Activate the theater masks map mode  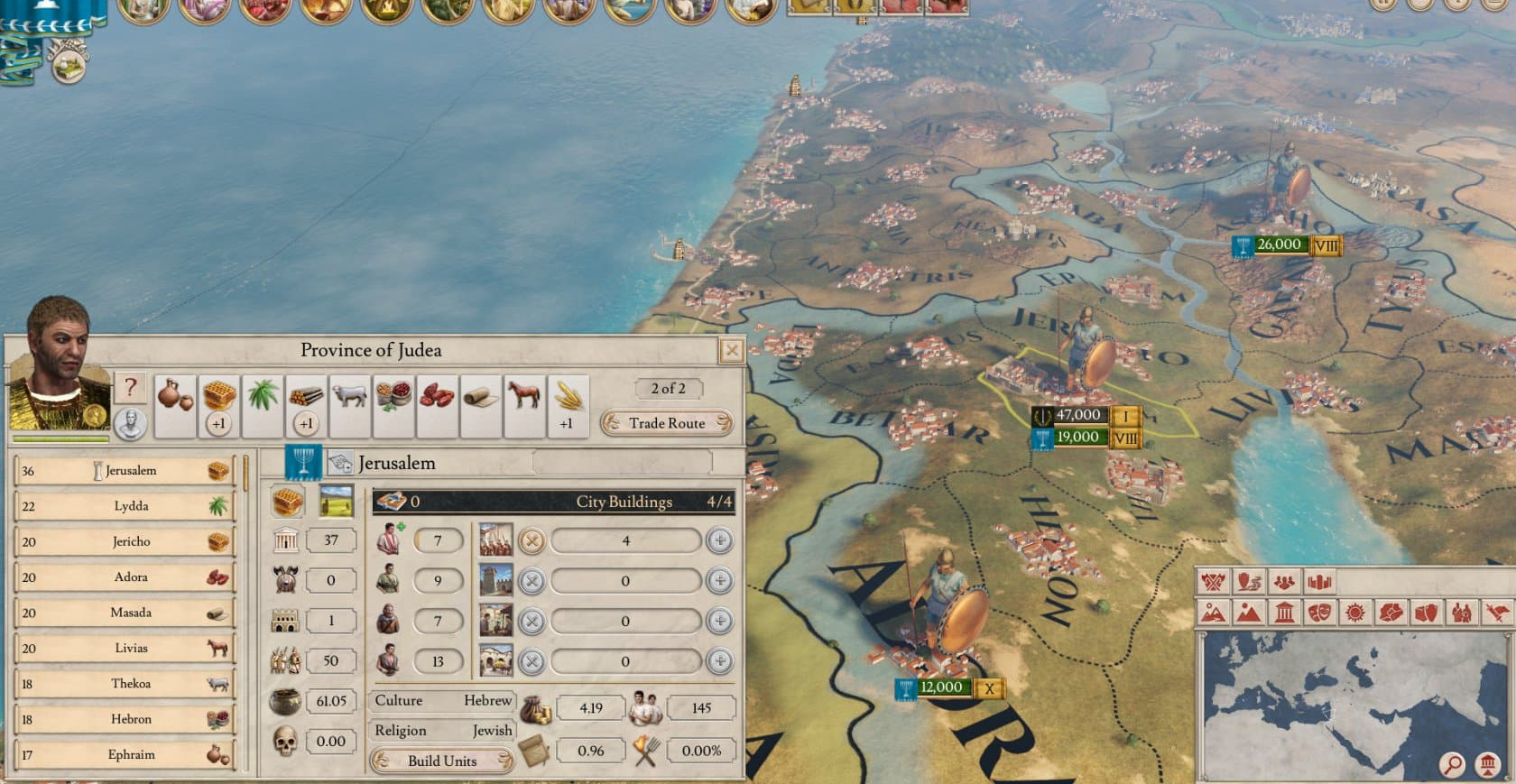click(1319, 613)
